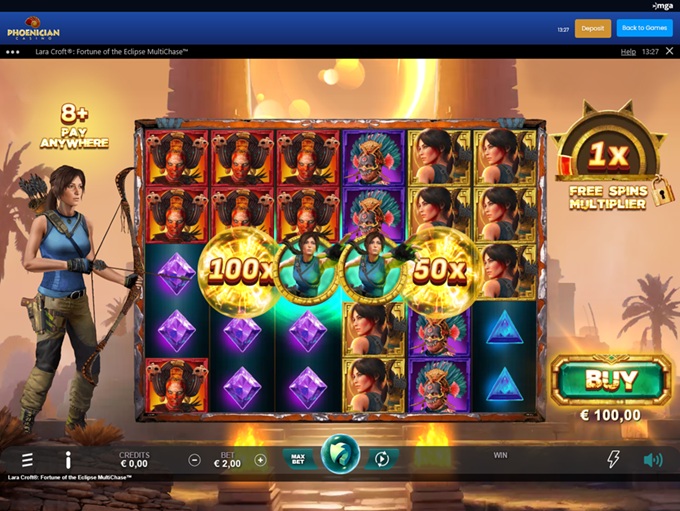
Task: Open the Deposit page
Action: [592, 28]
